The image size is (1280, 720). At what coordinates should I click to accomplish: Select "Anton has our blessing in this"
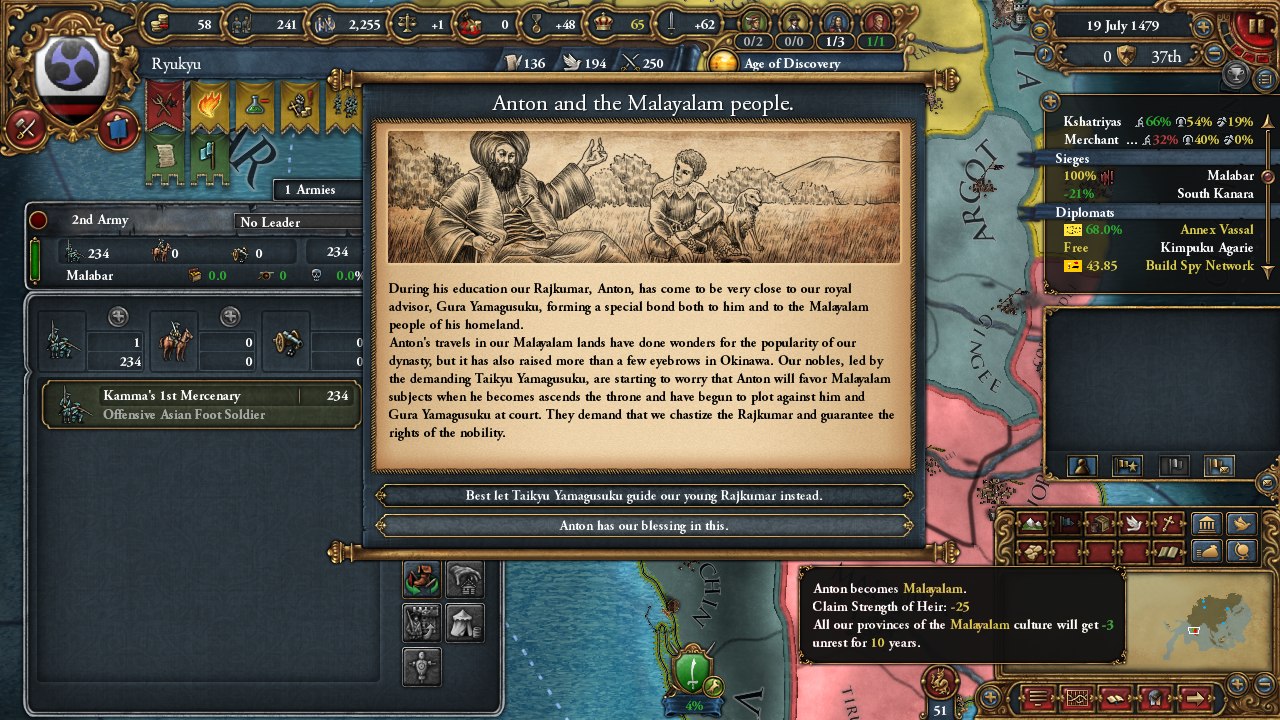(644, 525)
